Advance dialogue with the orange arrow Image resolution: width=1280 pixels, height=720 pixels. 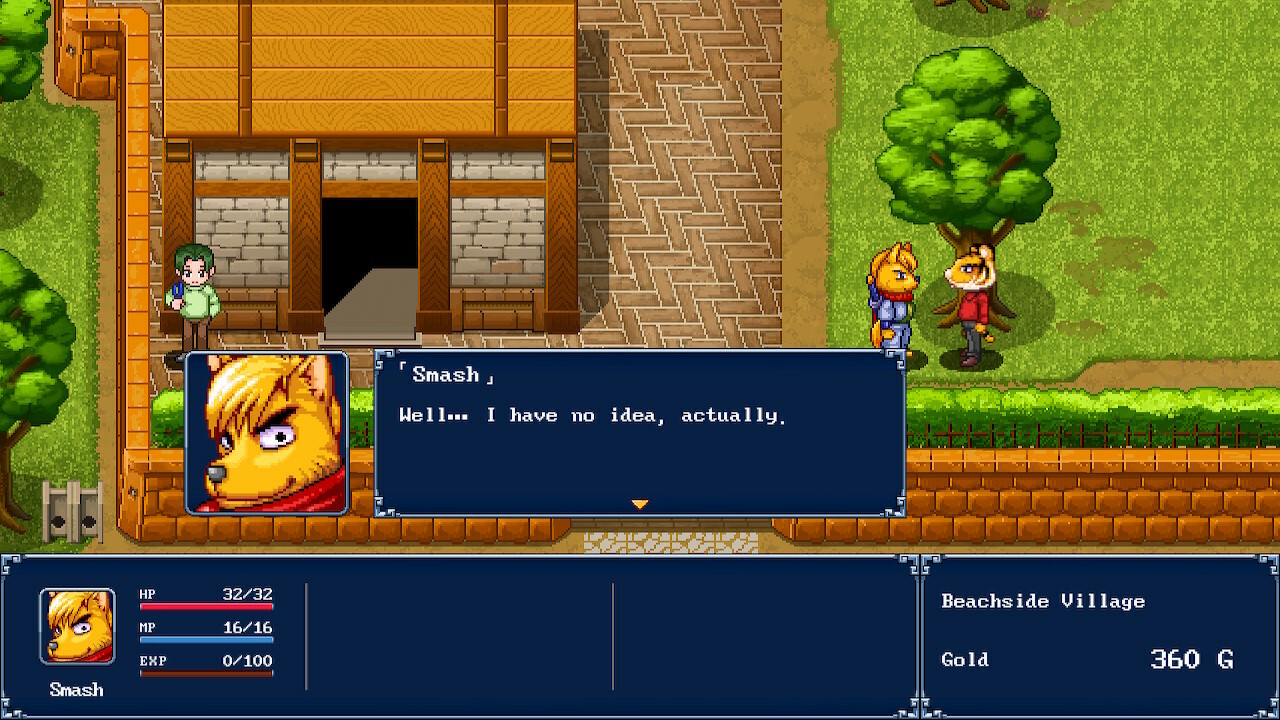640,505
